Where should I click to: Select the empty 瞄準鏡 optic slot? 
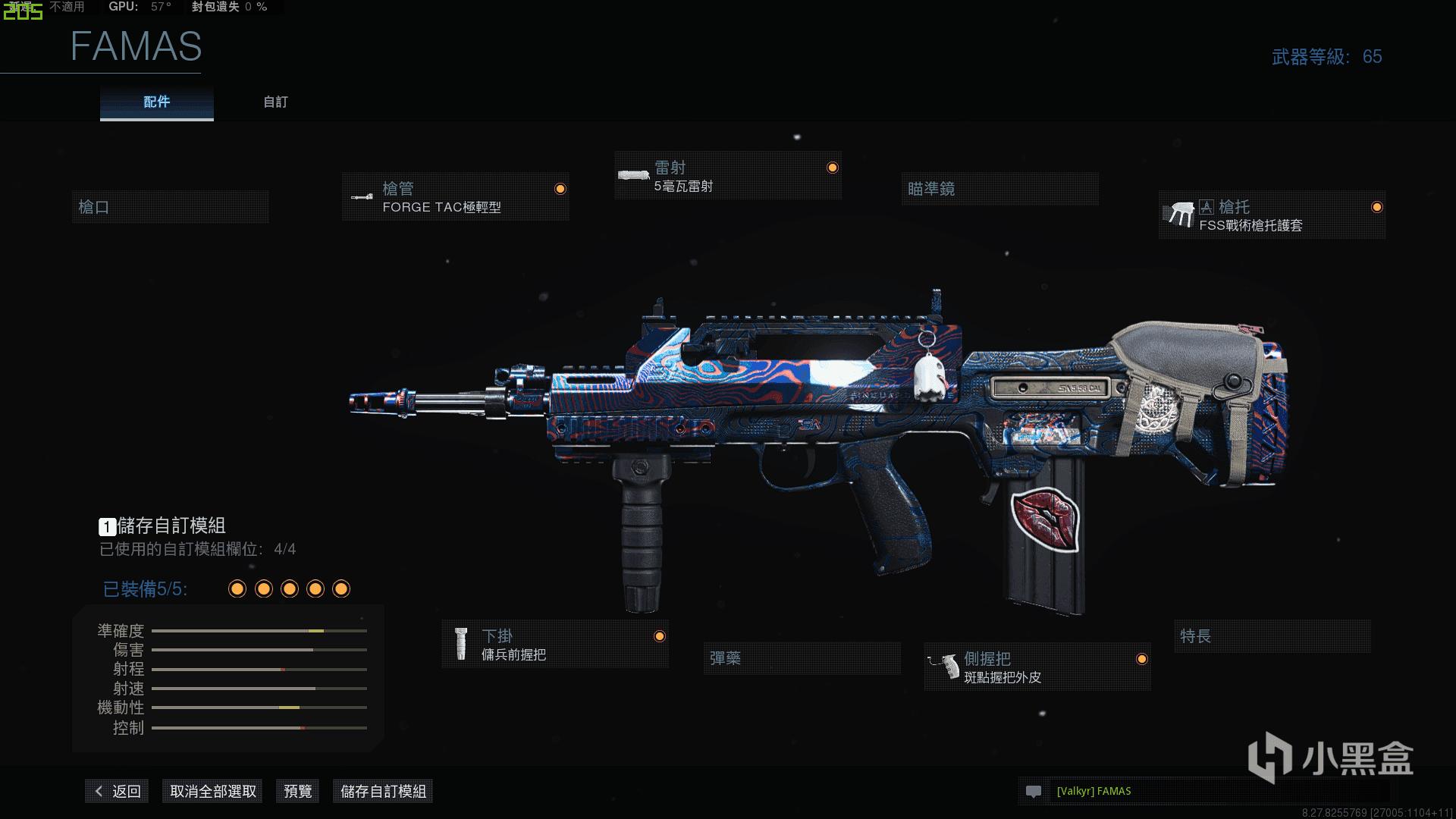999,189
